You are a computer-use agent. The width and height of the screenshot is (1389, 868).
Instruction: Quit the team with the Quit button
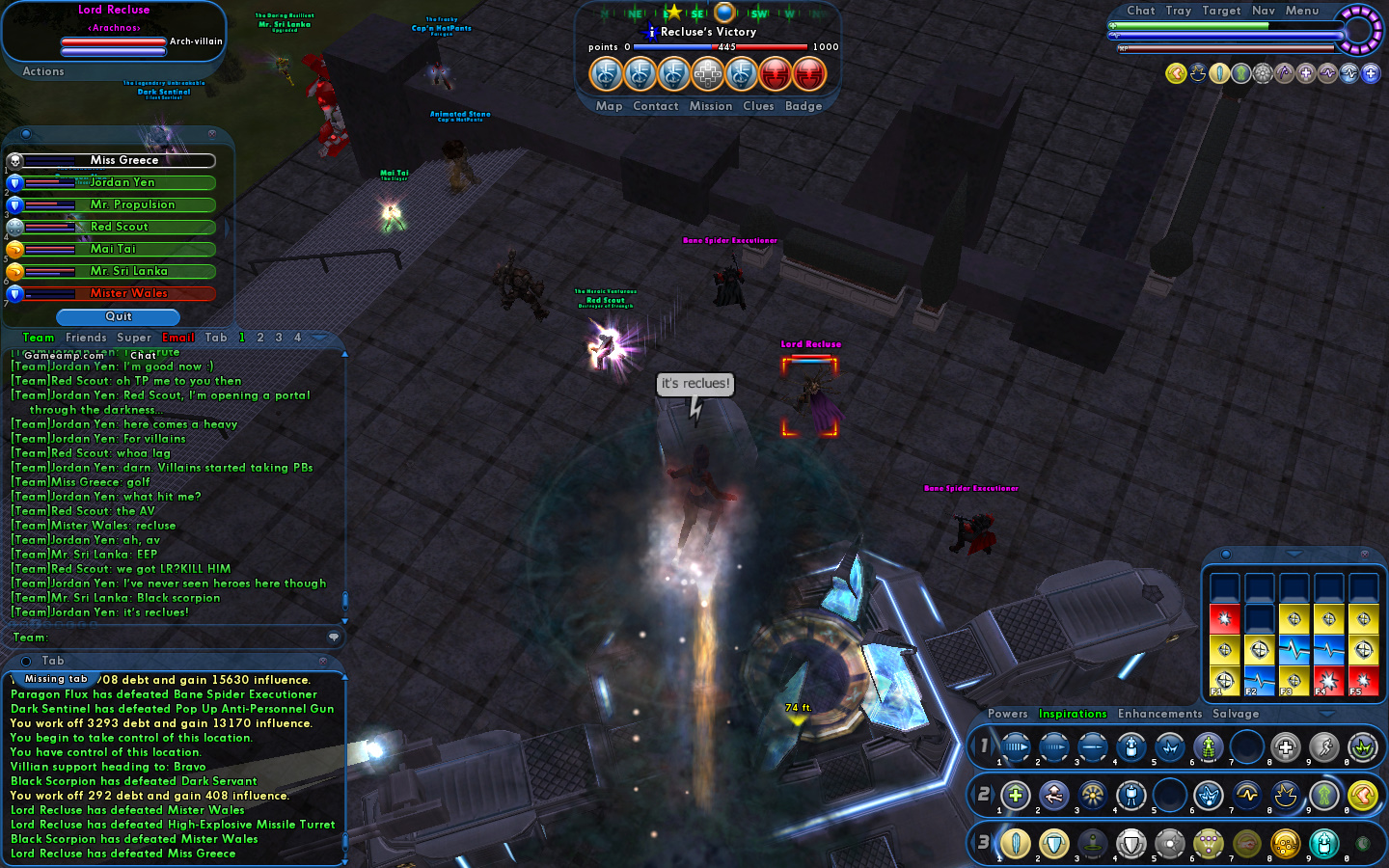[x=118, y=316]
